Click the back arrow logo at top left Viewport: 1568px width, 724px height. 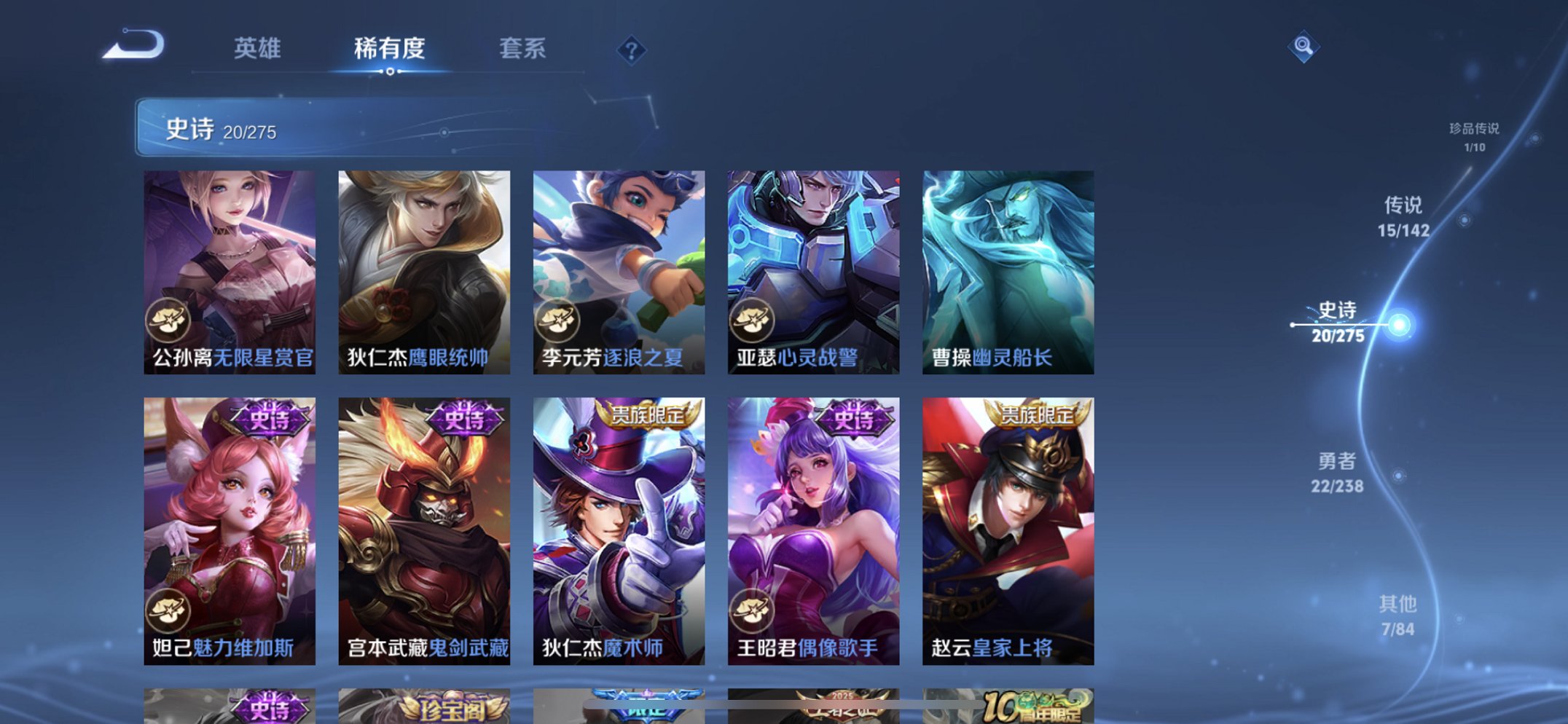135,45
